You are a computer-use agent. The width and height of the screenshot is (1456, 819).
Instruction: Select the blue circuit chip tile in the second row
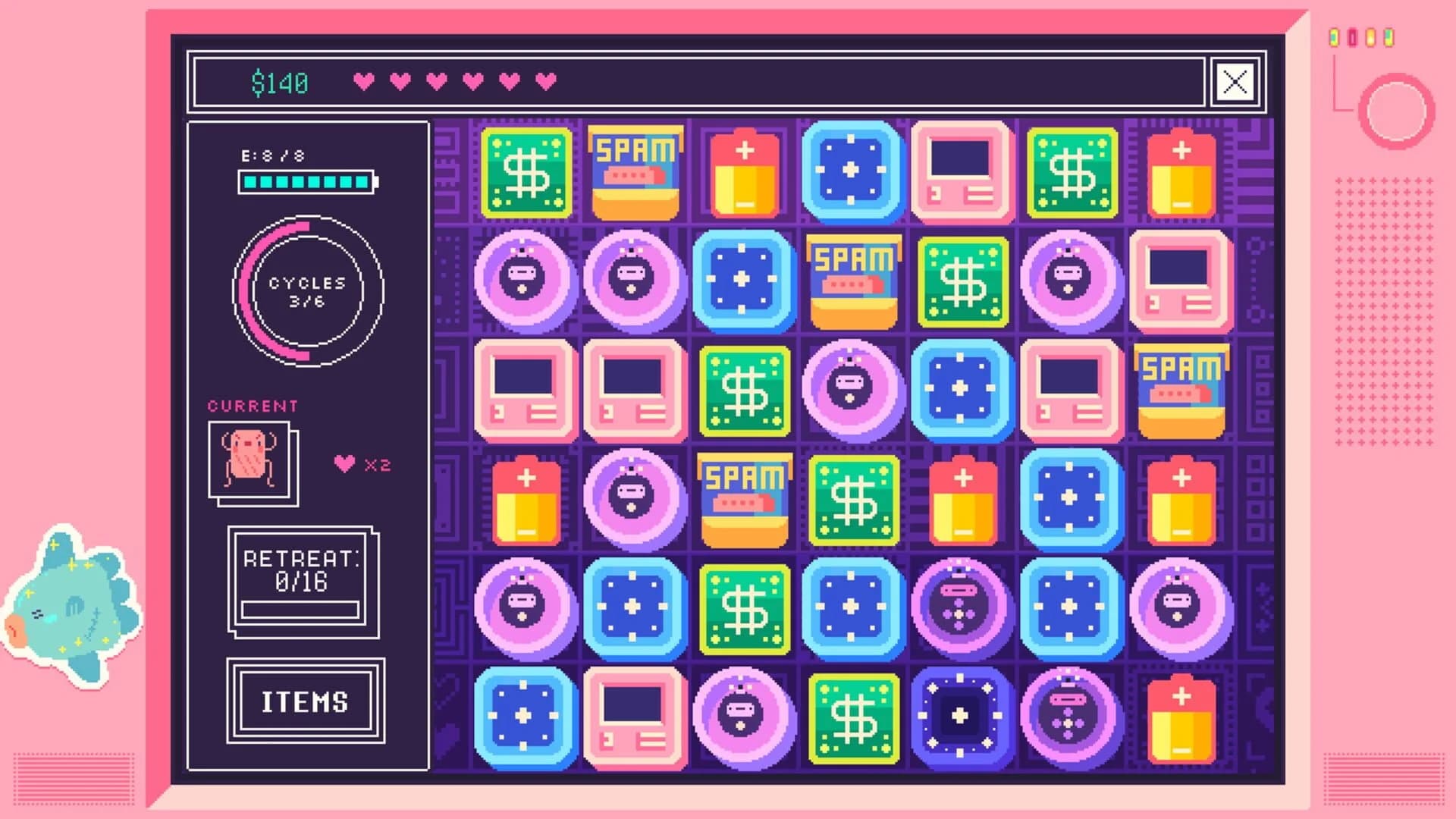pos(743,281)
